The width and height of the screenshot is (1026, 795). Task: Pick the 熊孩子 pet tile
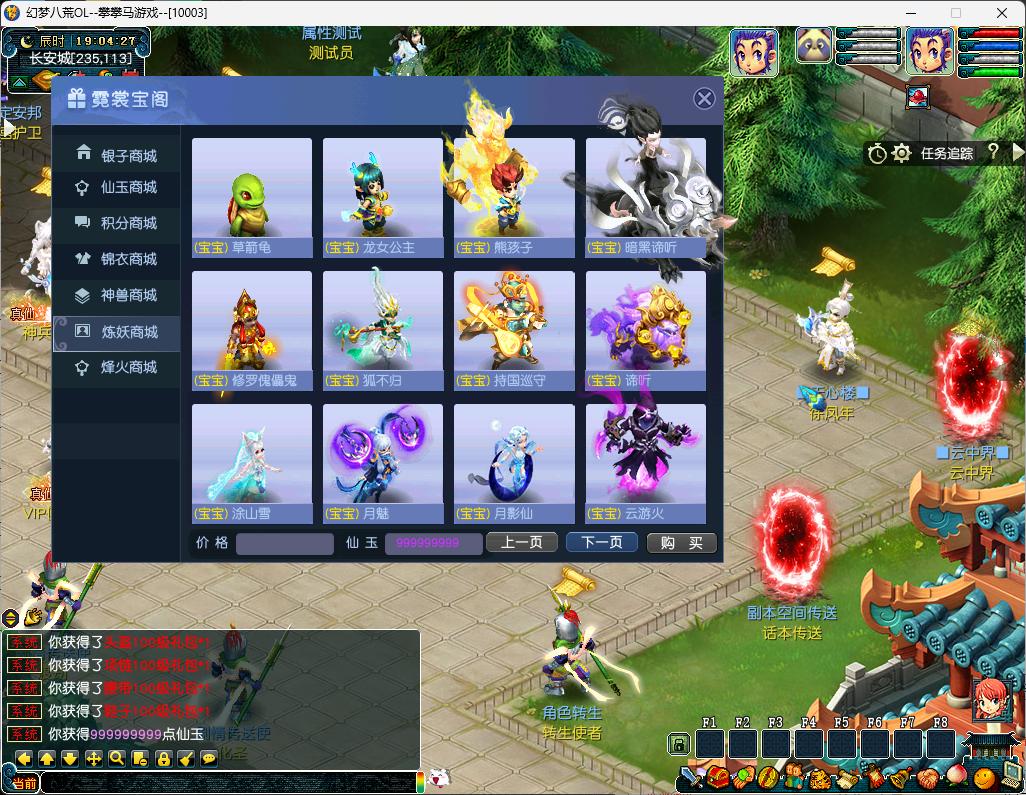(x=514, y=197)
